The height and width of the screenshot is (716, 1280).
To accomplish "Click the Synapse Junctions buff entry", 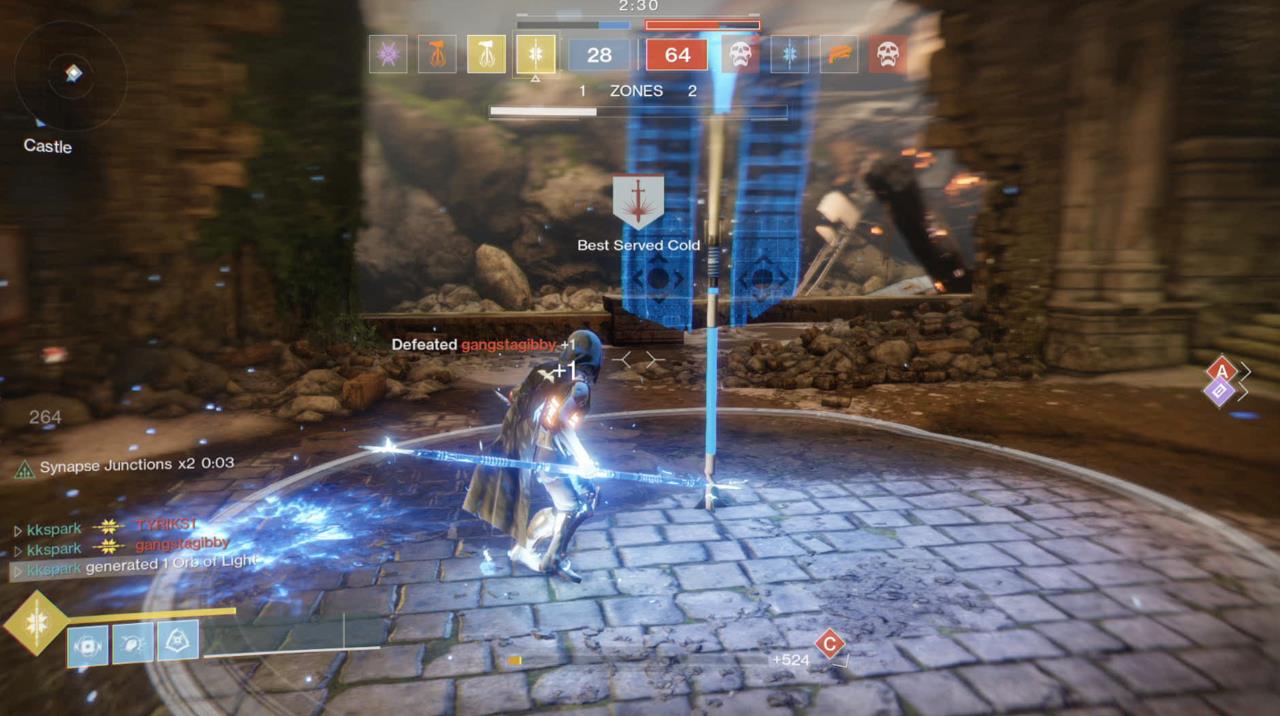I will click(125, 465).
